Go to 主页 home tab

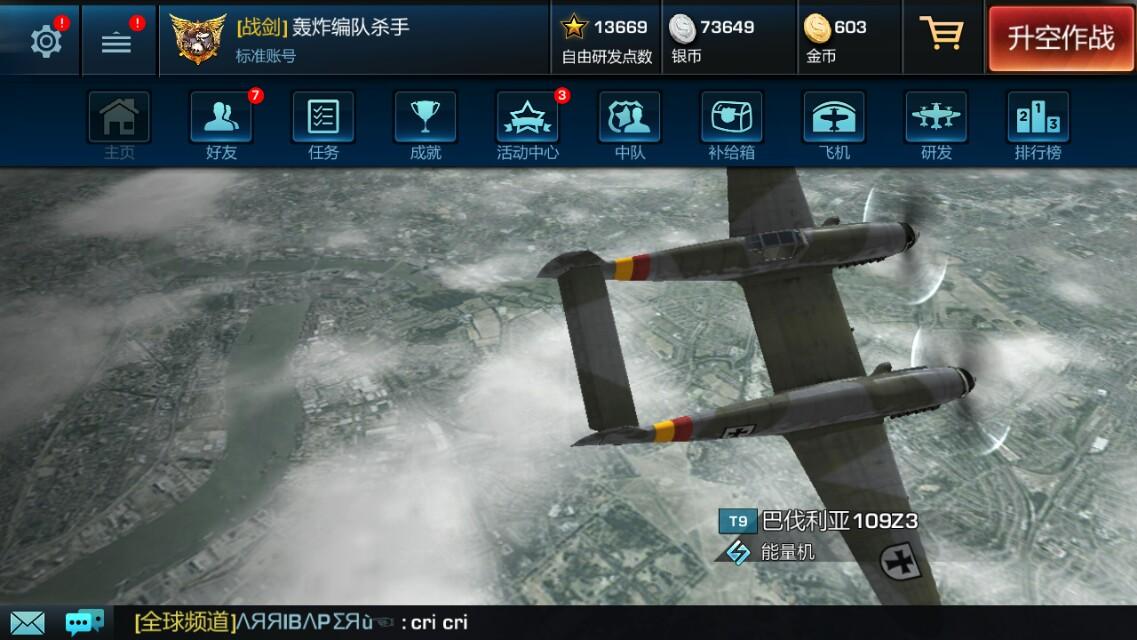click(x=119, y=125)
